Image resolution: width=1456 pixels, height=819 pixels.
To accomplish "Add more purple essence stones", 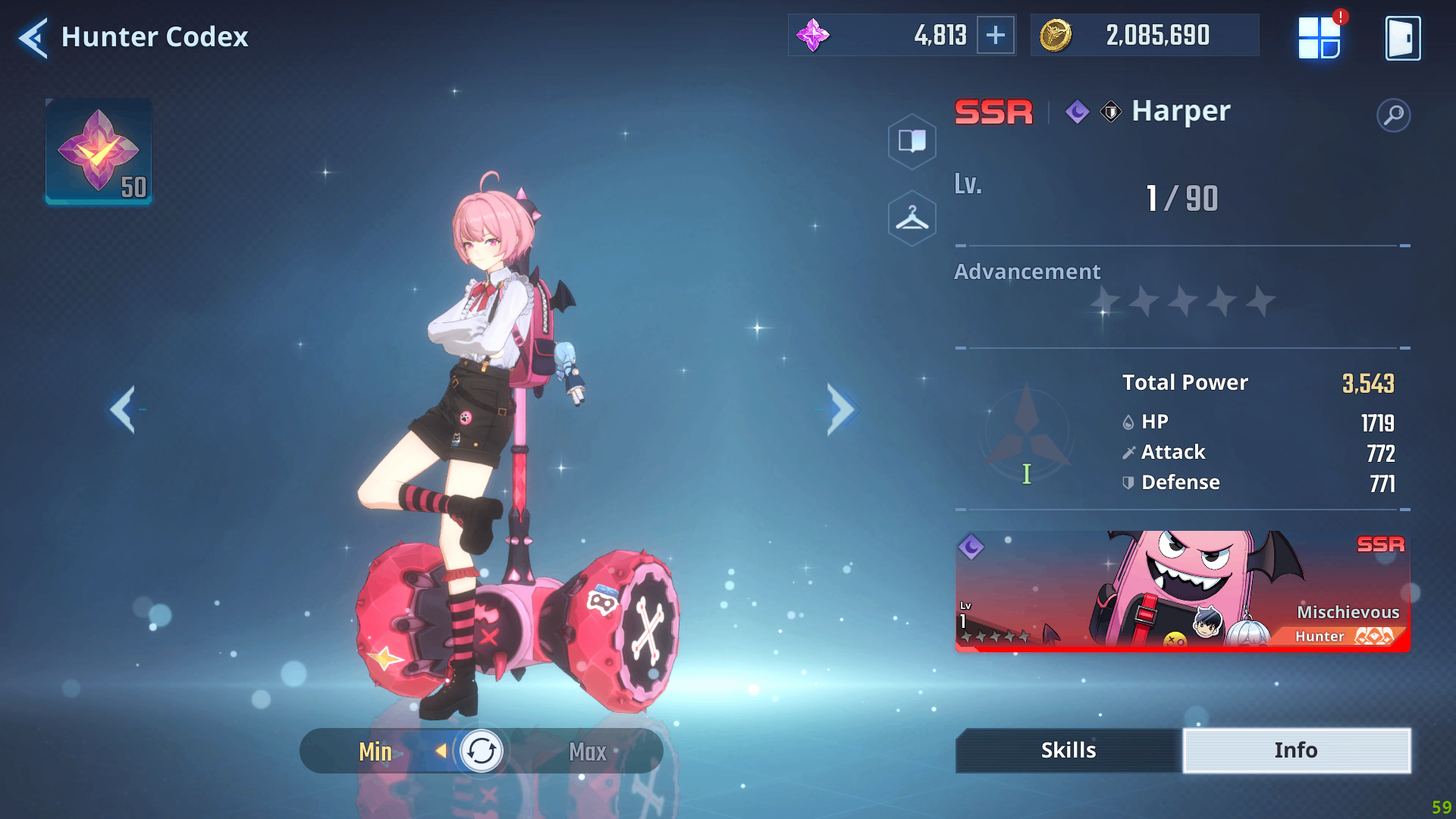I will (x=995, y=35).
